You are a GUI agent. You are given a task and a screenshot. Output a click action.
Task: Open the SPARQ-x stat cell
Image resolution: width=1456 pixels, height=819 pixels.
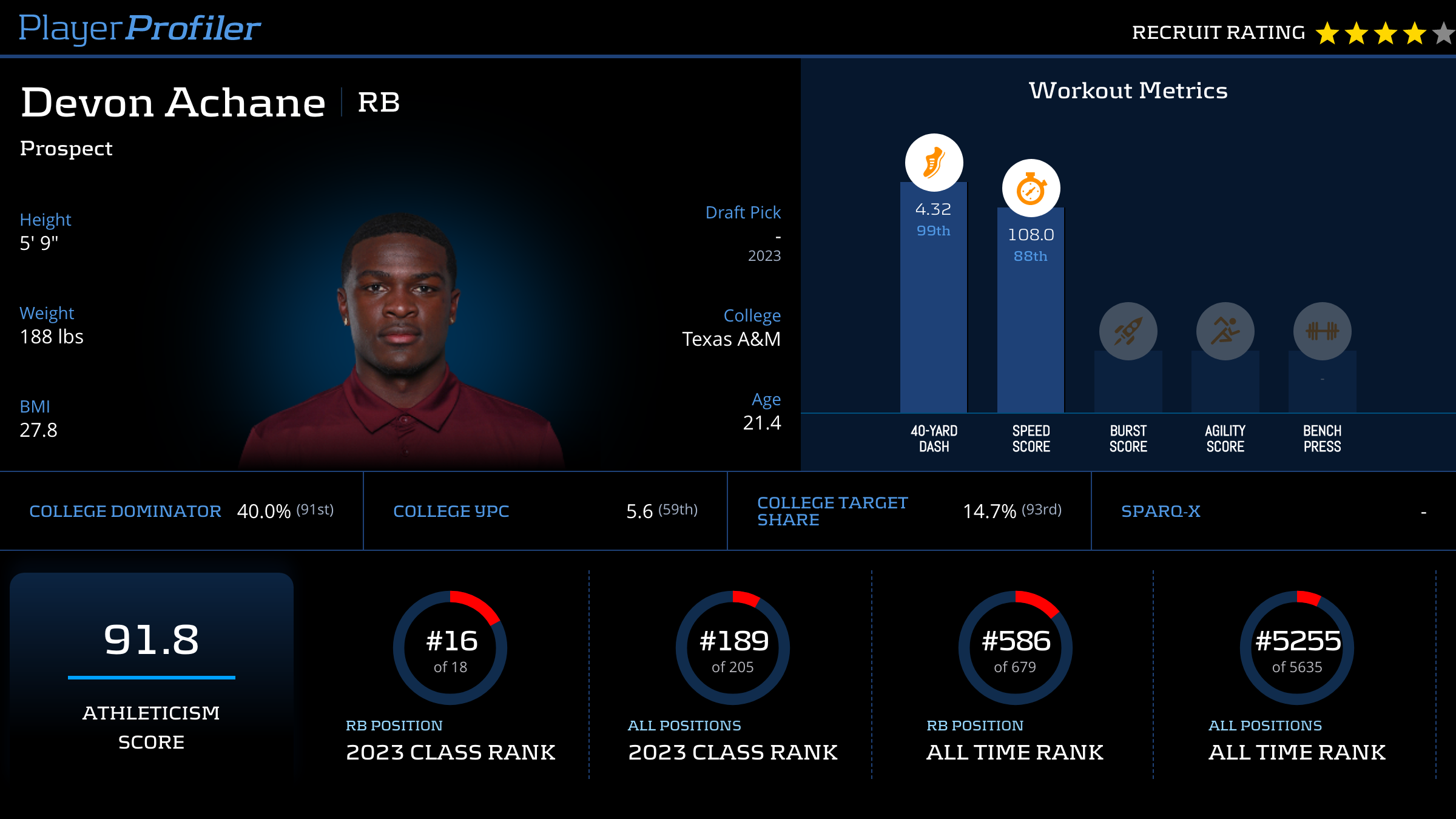click(1273, 511)
